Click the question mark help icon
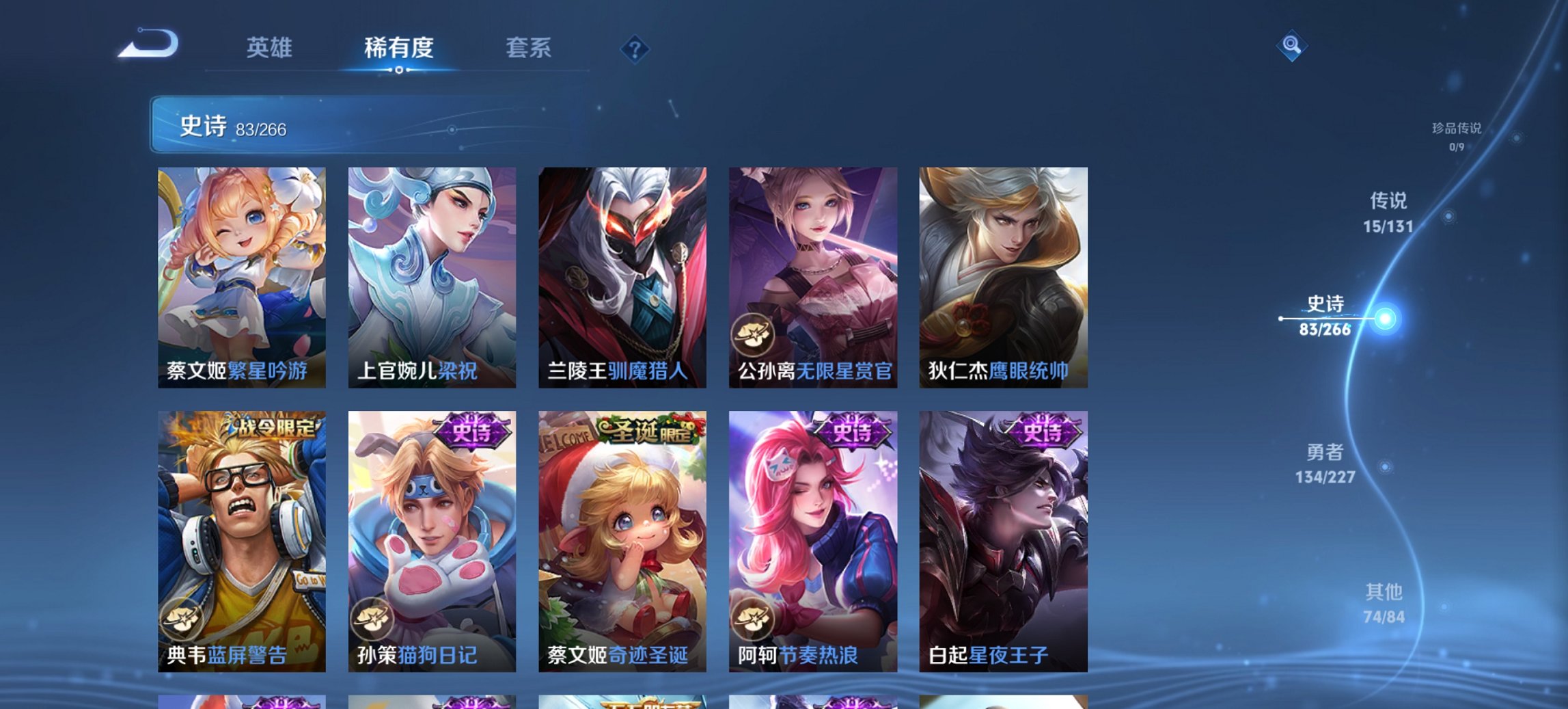The image size is (1568, 709). pyautogui.click(x=635, y=48)
